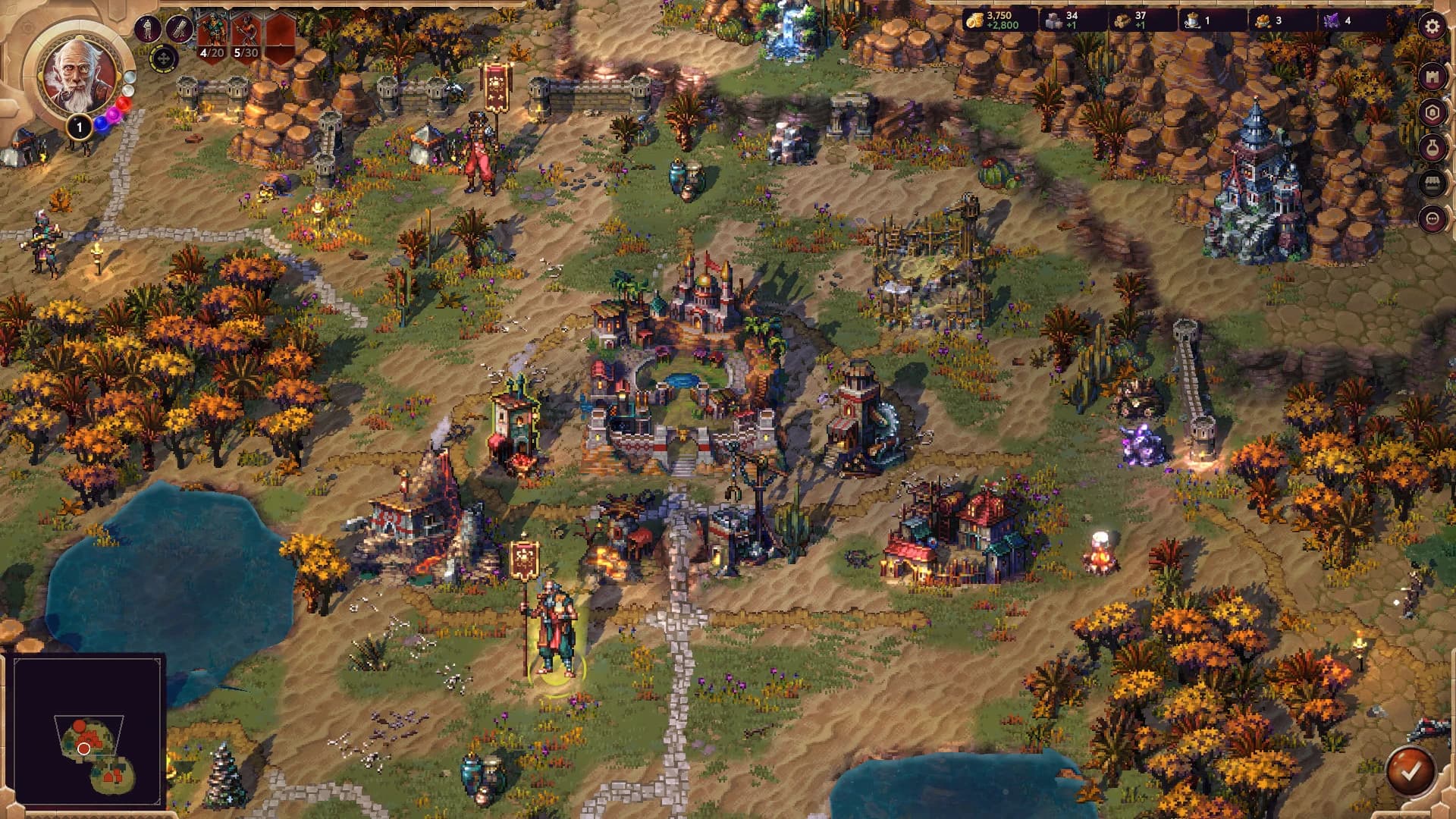
Task: Open the chat speech bubble icon
Action: (x=1433, y=219)
